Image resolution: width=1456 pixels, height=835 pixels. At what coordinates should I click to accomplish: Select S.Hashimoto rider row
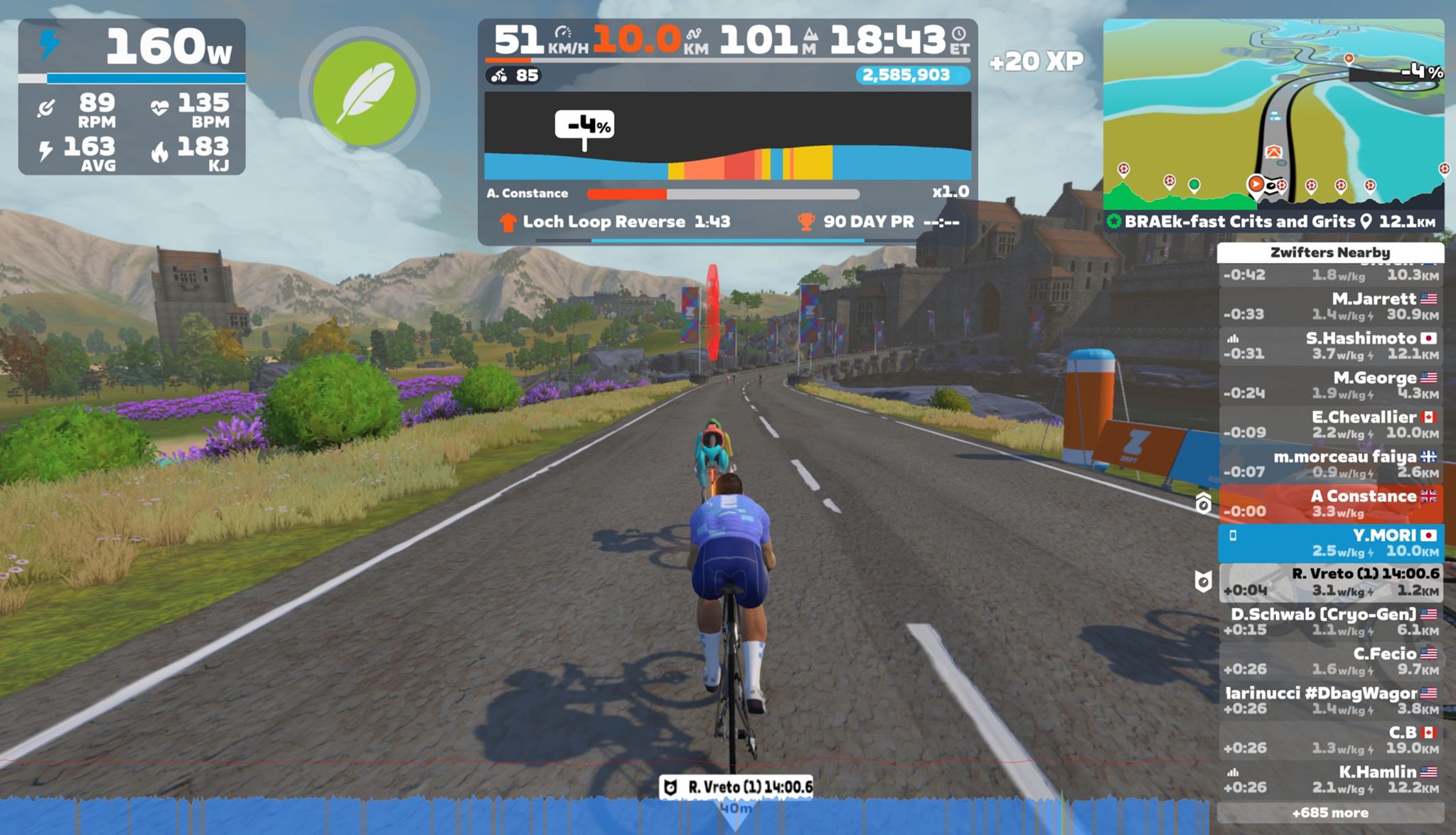point(1330,346)
